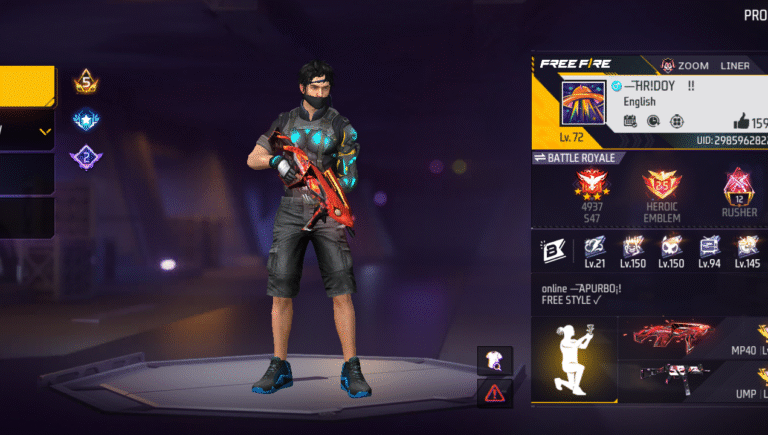Select the blue star badge

click(85, 121)
